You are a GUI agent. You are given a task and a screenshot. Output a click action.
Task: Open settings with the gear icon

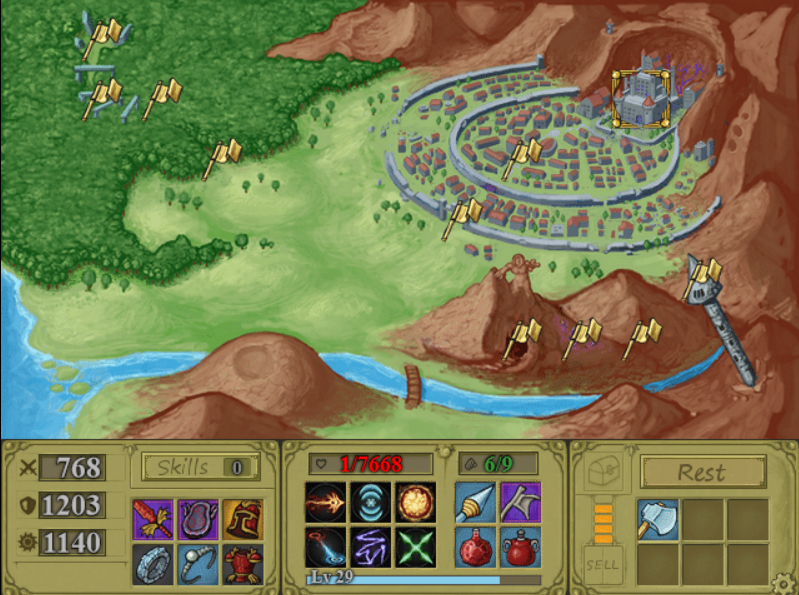[784, 581]
